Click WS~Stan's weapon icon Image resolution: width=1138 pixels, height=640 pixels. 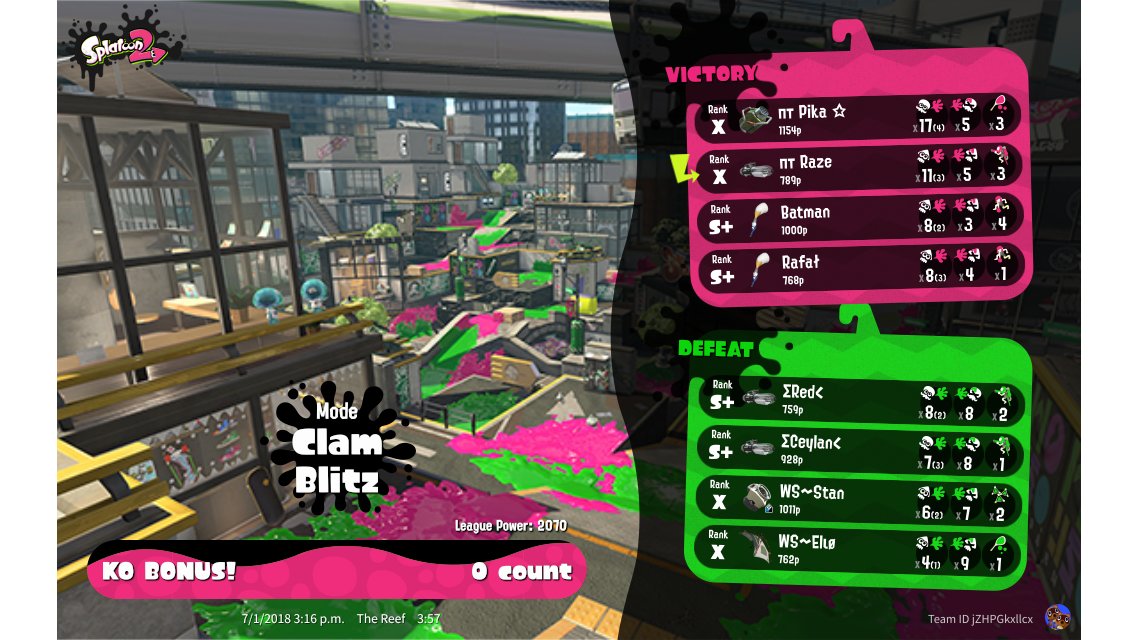pos(757,498)
